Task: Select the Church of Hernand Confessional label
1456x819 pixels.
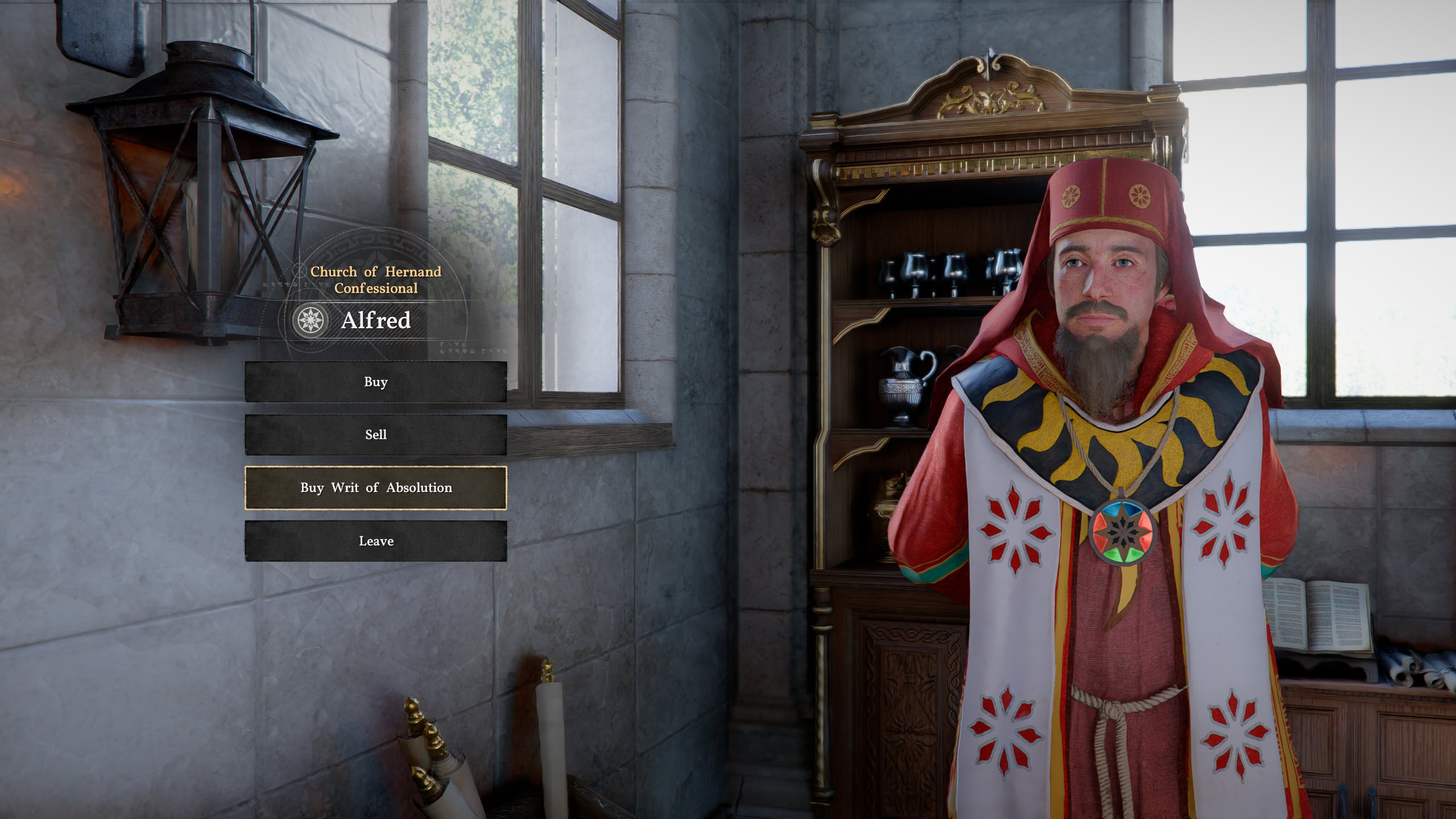Action: pyautogui.click(x=375, y=280)
